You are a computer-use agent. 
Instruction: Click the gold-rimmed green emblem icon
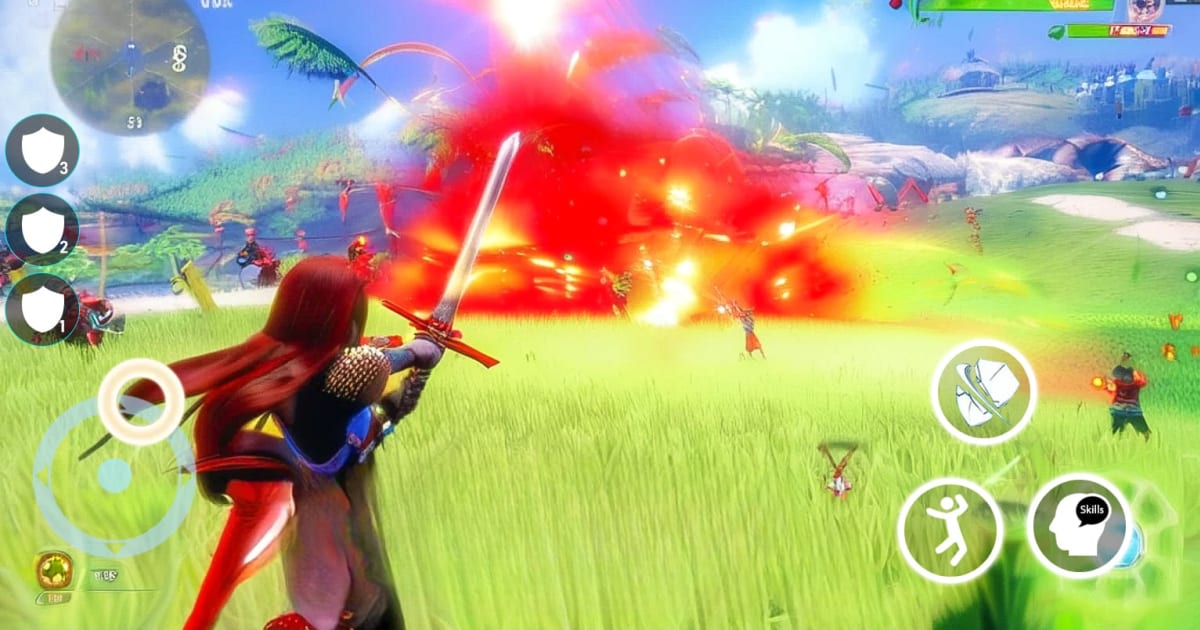coord(53,570)
